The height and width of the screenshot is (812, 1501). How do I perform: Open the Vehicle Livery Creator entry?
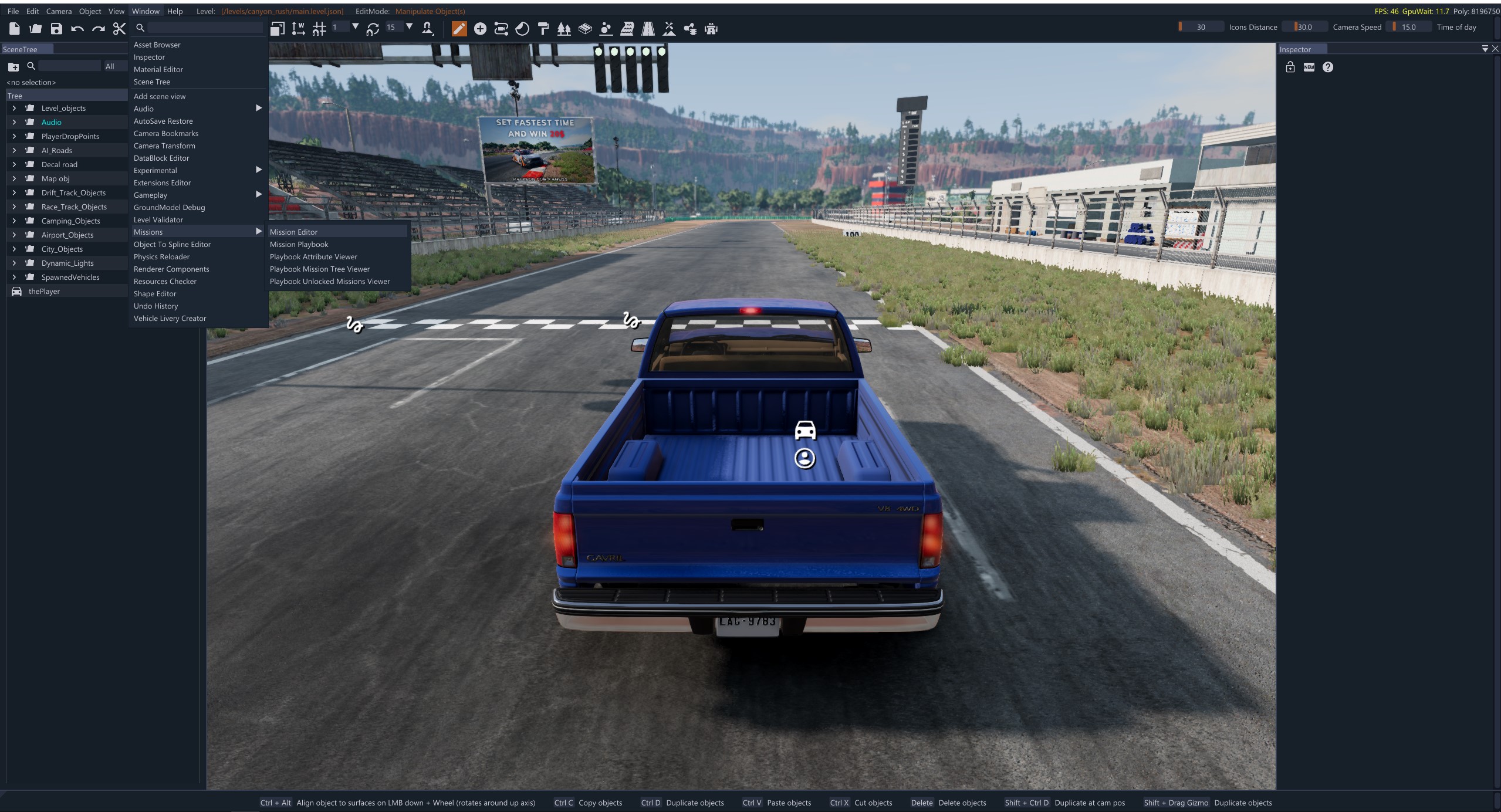click(170, 318)
